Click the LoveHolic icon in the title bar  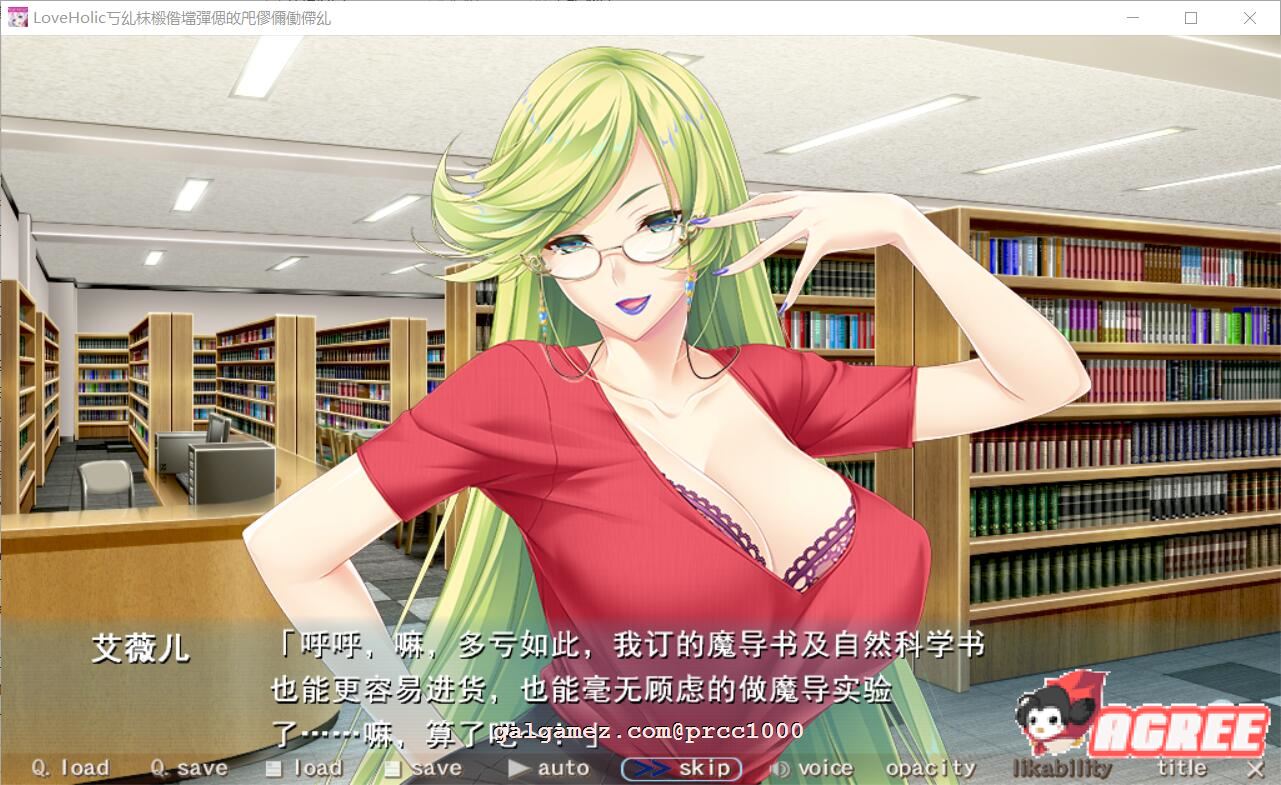17,17
